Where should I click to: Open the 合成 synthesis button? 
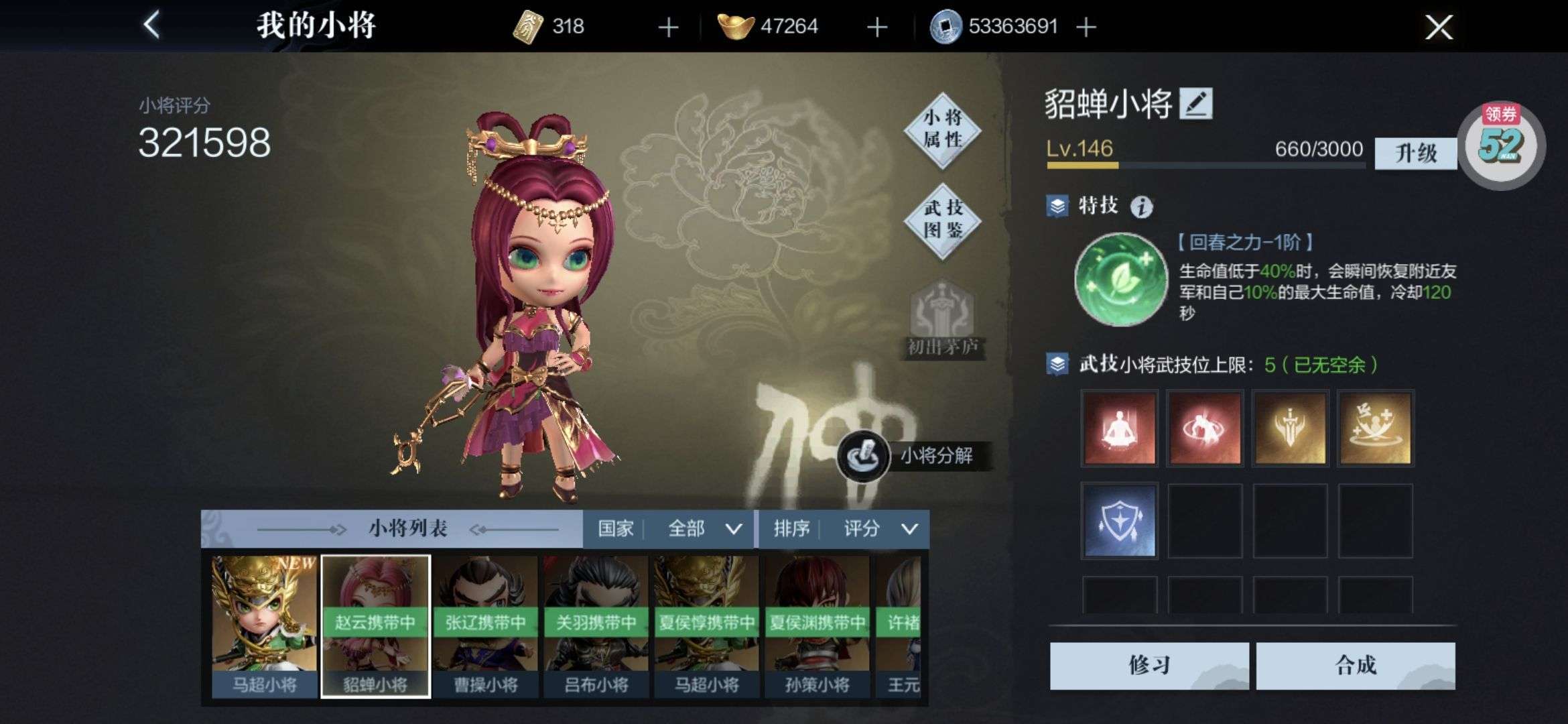1355,665
